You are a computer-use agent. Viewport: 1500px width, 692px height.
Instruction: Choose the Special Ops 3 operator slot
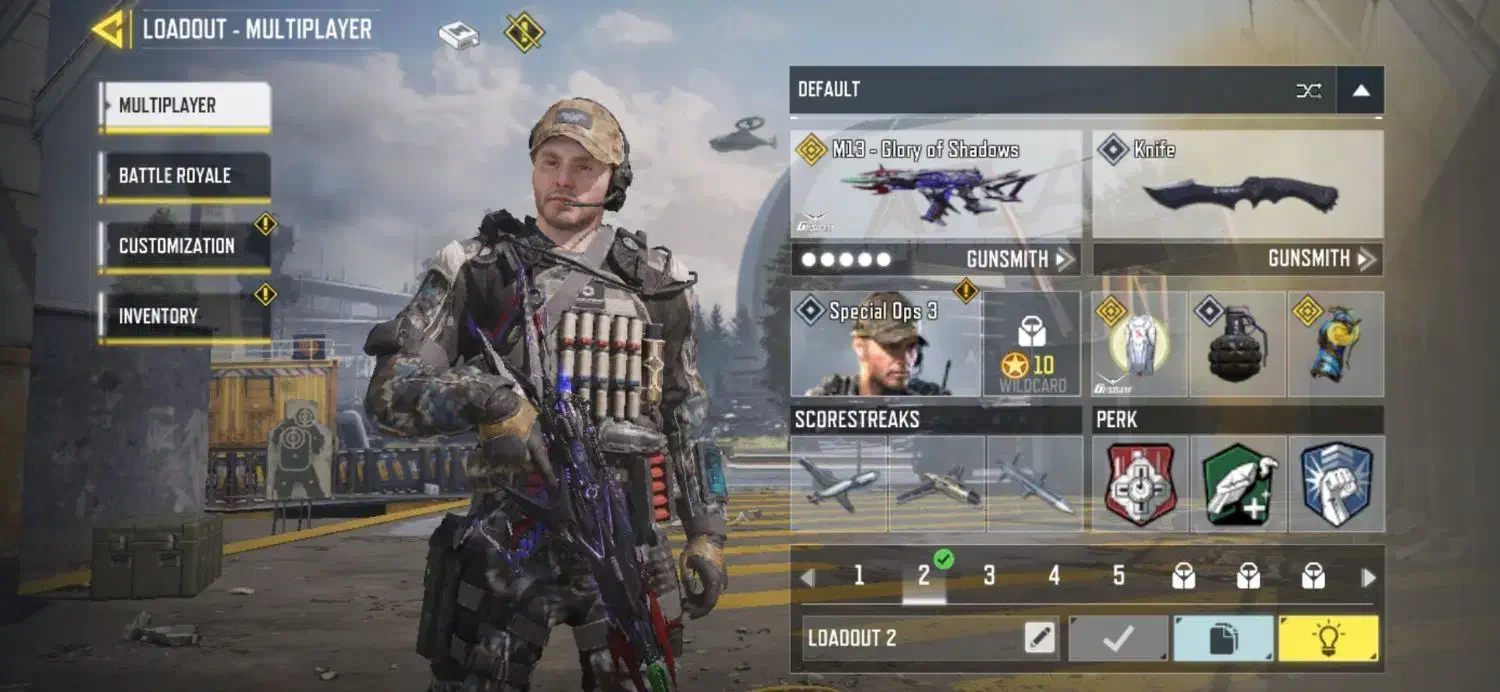pos(885,345)
